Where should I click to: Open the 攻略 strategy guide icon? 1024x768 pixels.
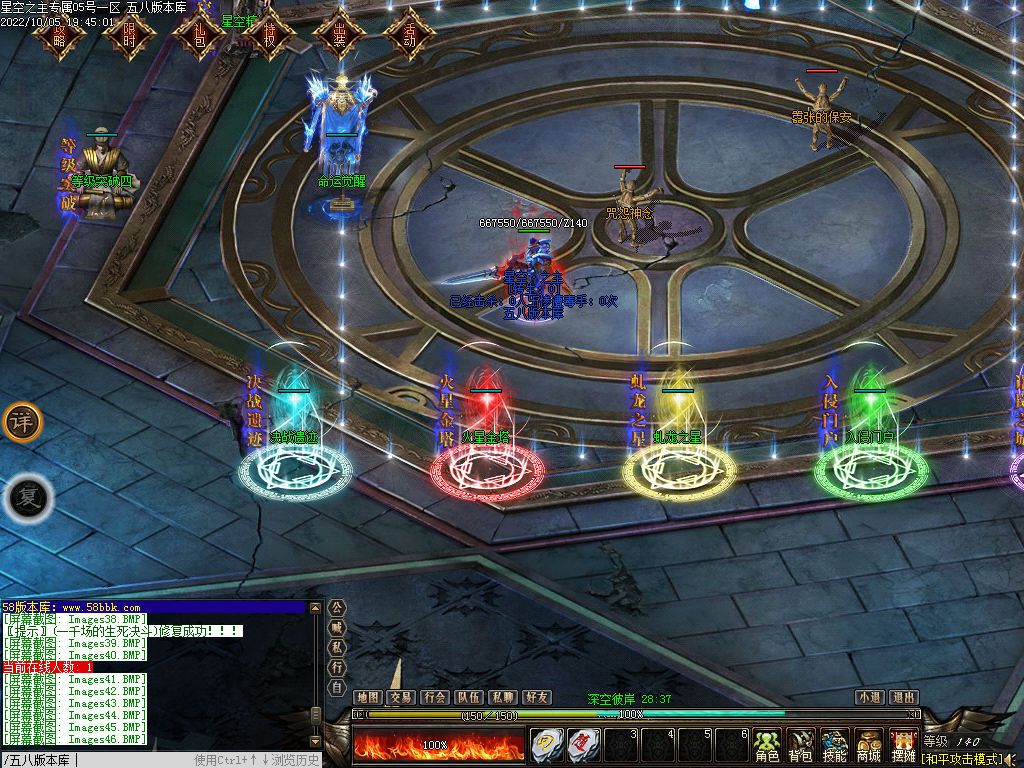57,36
